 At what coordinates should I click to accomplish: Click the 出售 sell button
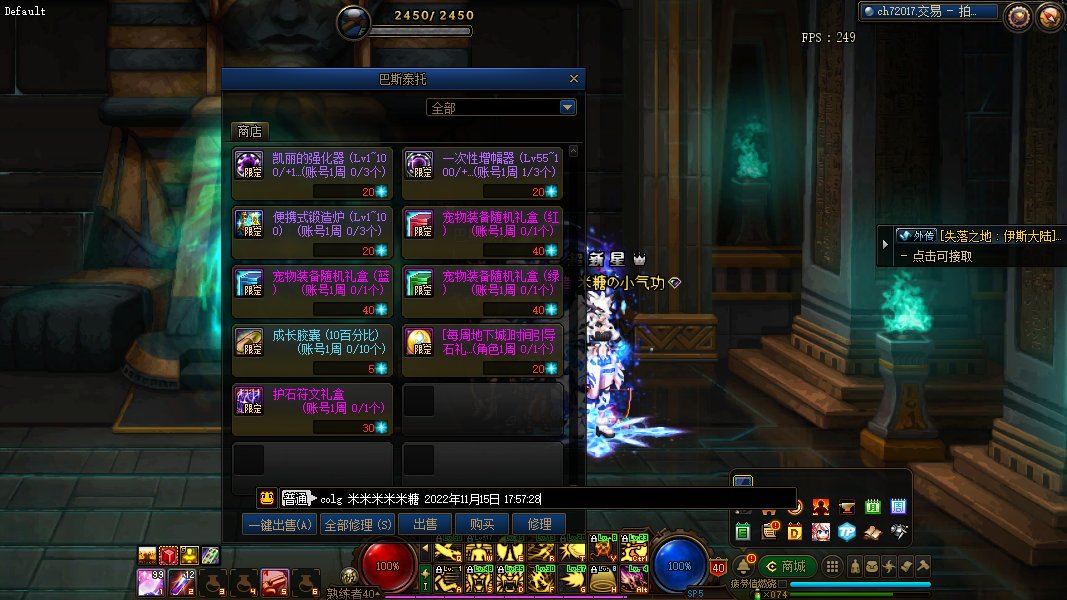pyautogui.click(x=425, y=524)
